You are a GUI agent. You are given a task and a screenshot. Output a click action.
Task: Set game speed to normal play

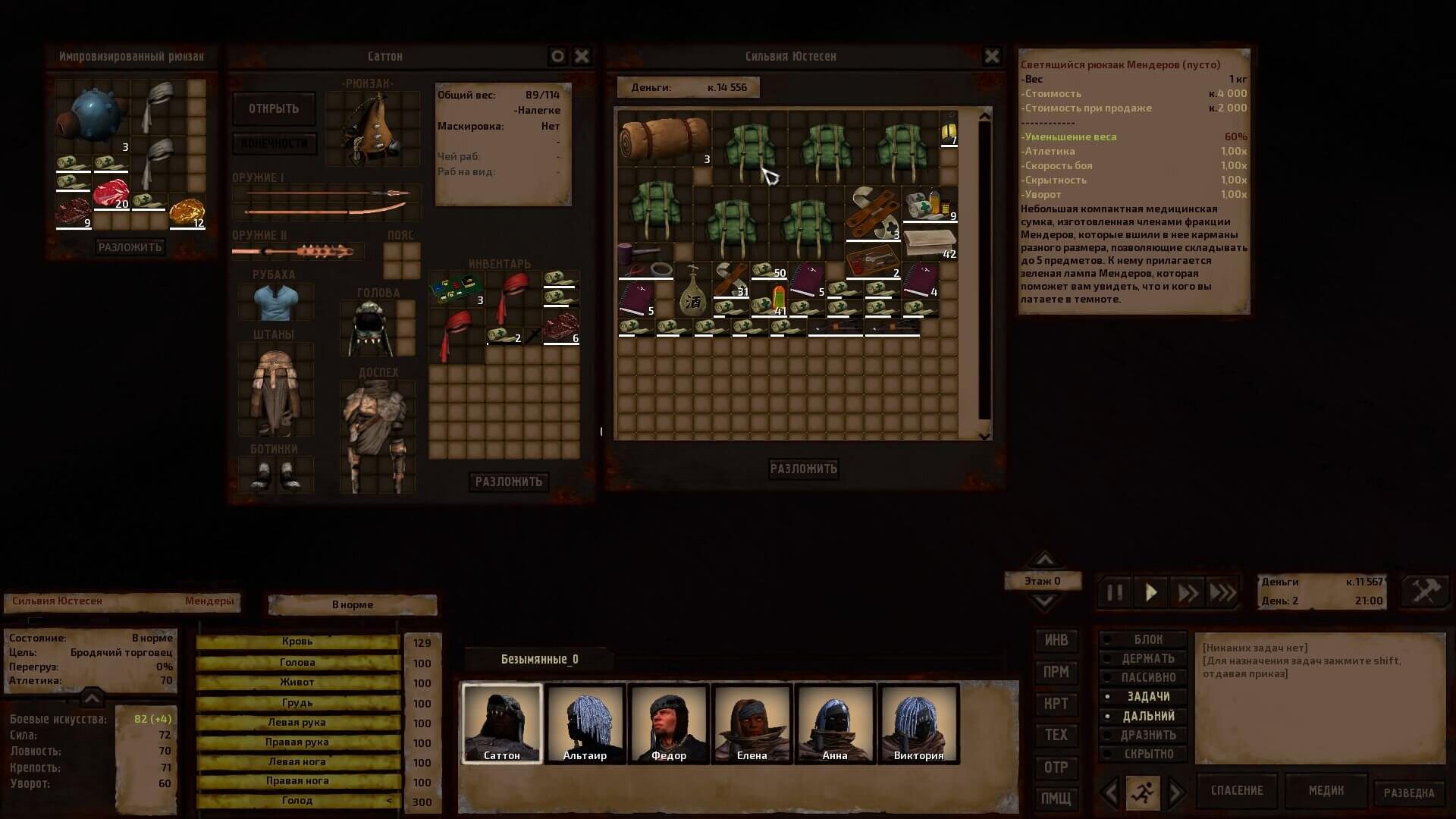click(1150, 592)
